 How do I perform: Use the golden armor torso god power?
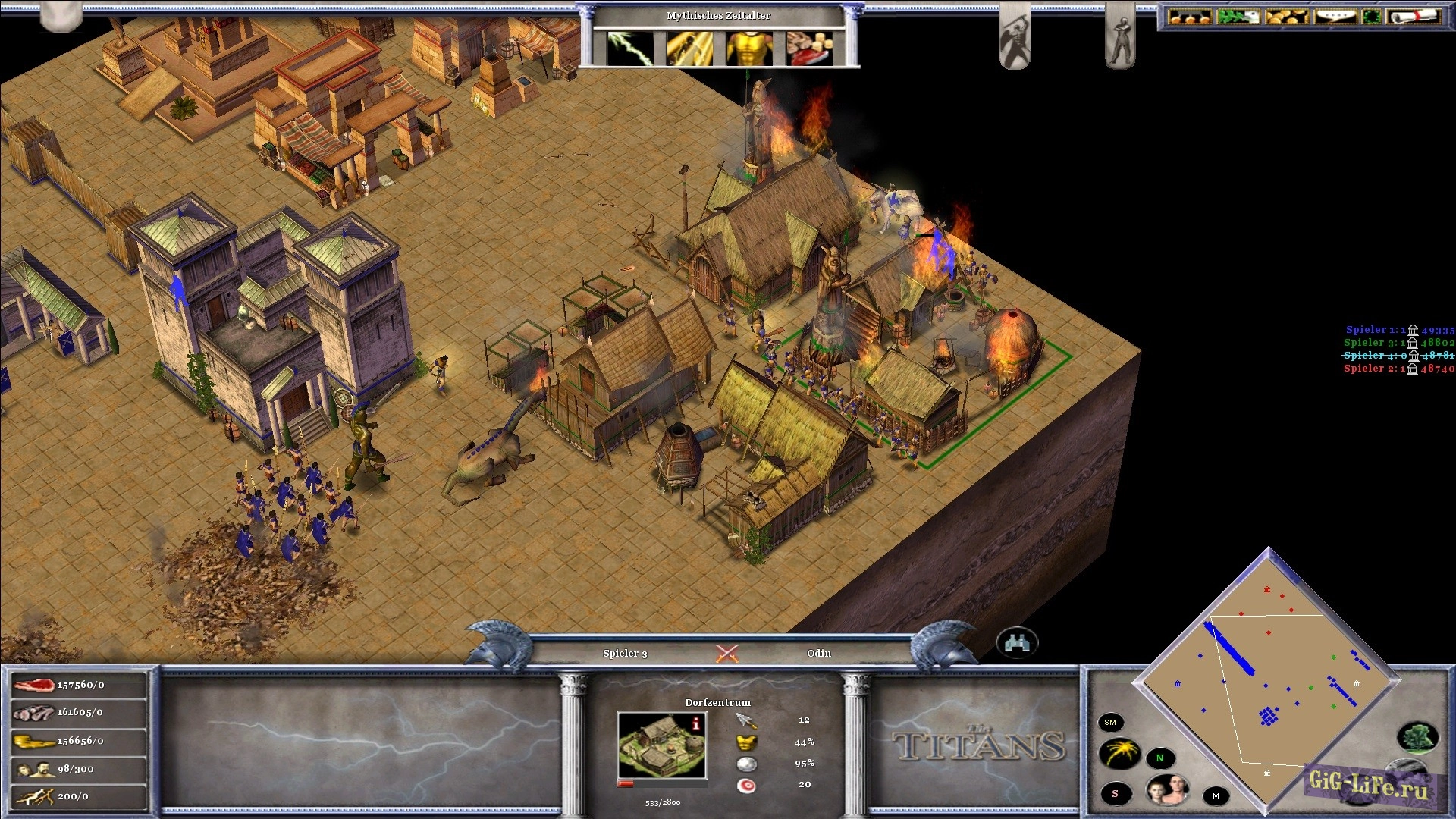pos(749,49)
